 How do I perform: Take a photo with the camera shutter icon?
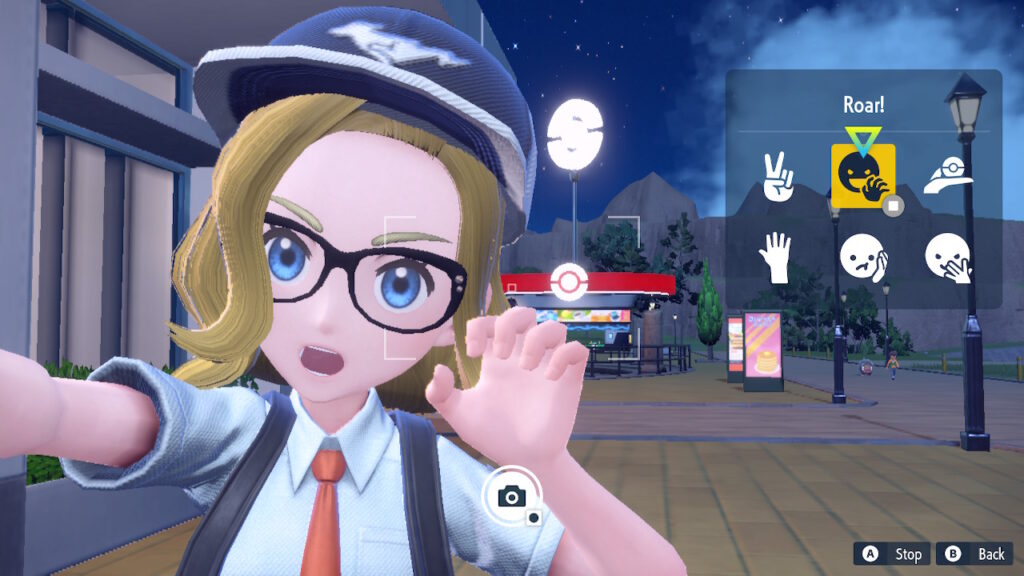tap(513, 496)
